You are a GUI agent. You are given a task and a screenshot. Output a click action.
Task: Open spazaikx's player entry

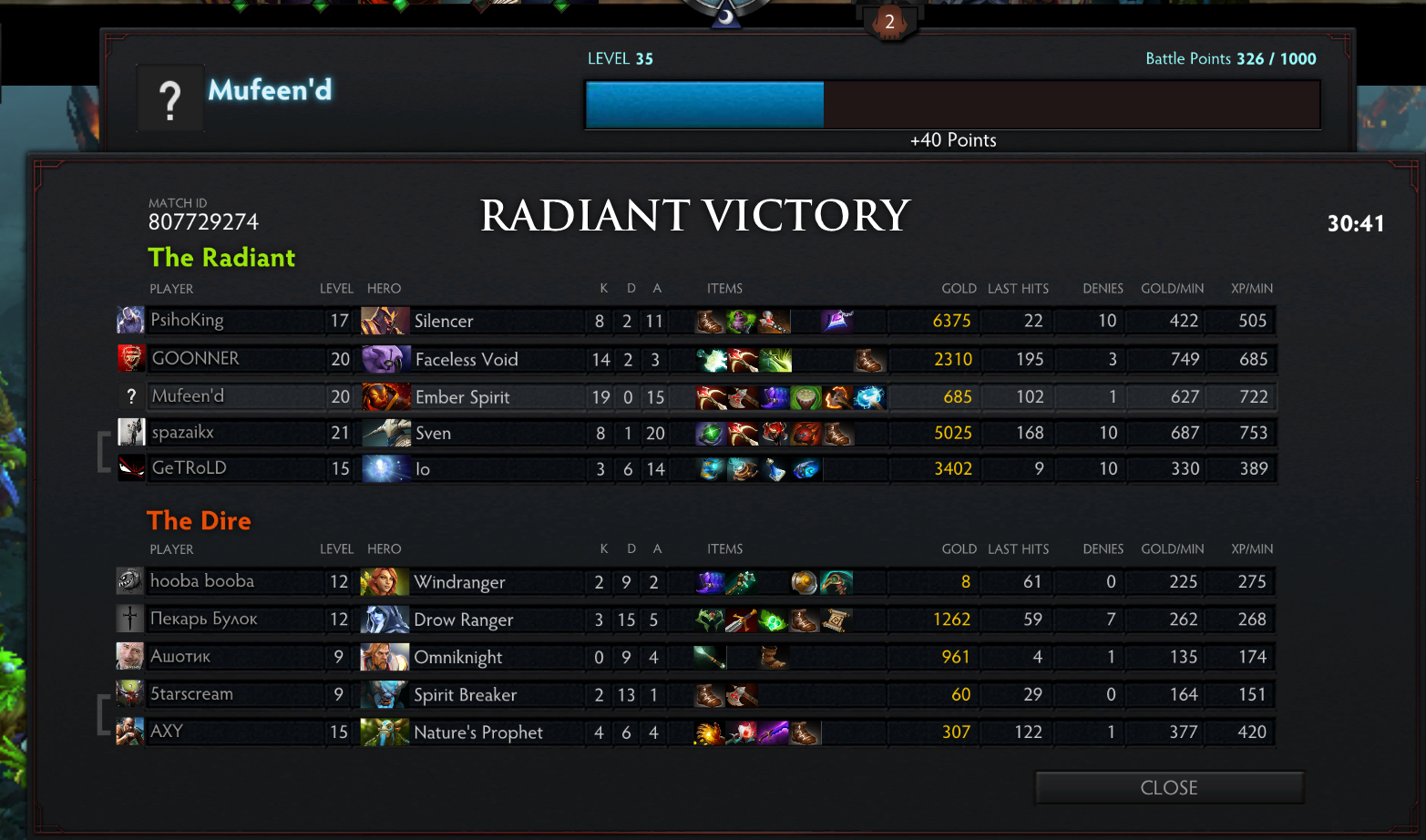[182, 433]
